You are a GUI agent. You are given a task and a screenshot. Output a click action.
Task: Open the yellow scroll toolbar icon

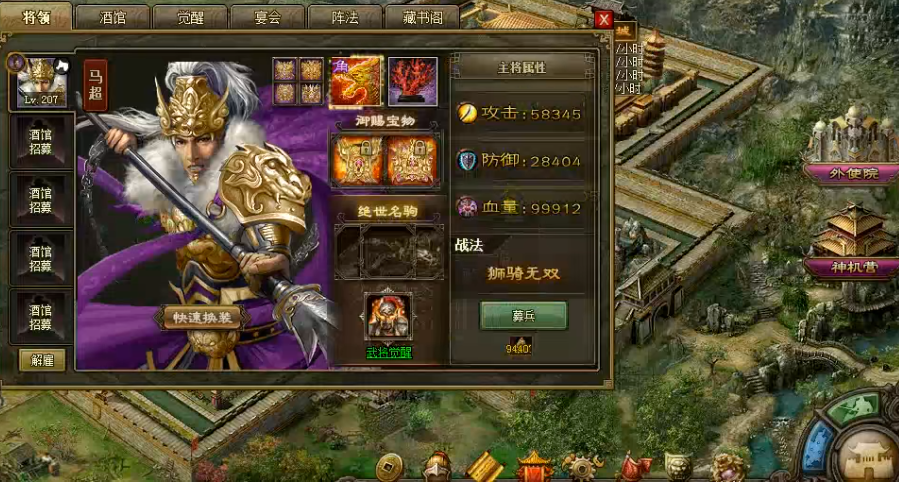(x=484, y=466)
